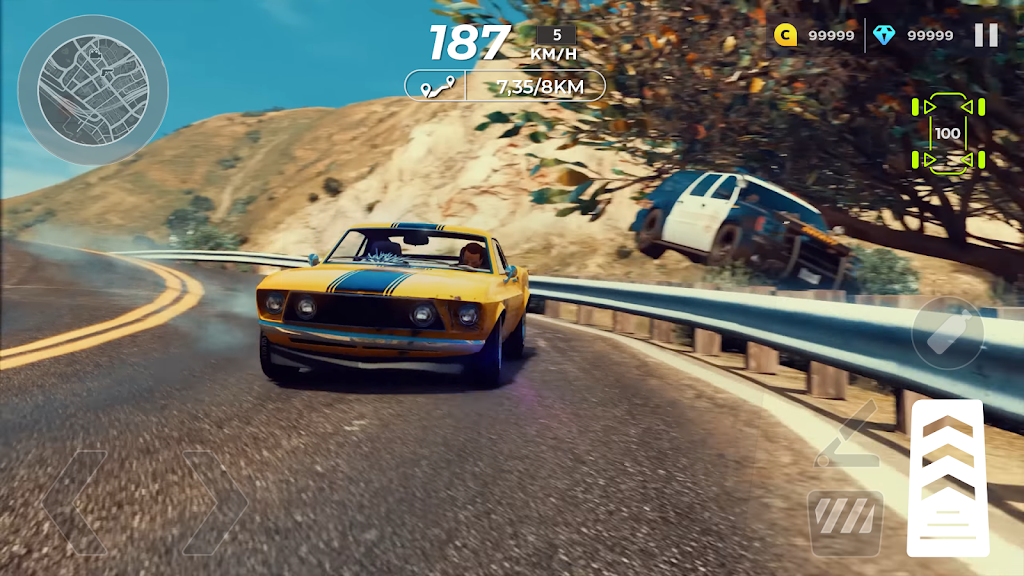Pause the game with the pause button
The width and height of the screenshot is (1024, 576).
986,35
